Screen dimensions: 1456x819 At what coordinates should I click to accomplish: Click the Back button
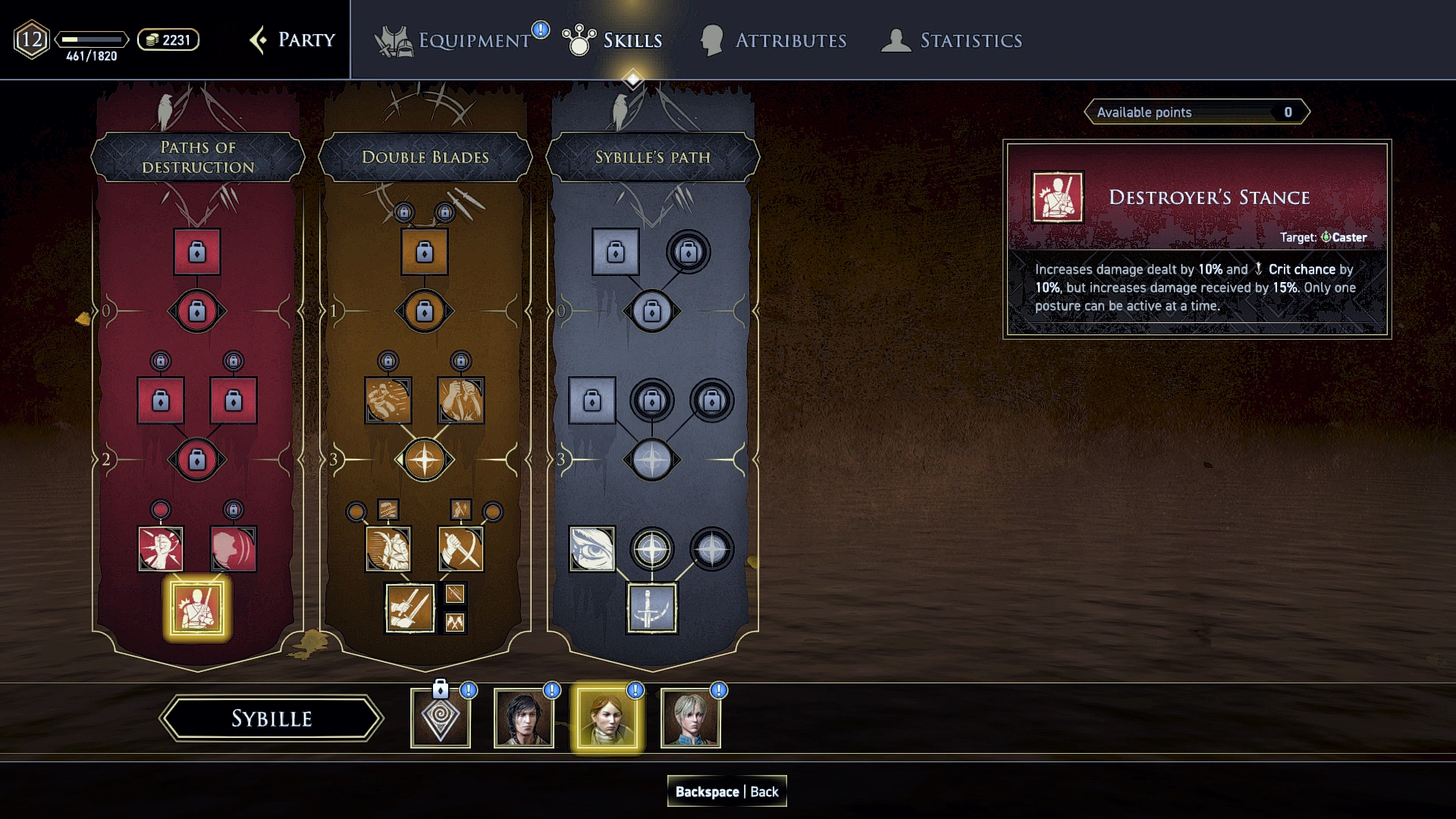(726, 792)
